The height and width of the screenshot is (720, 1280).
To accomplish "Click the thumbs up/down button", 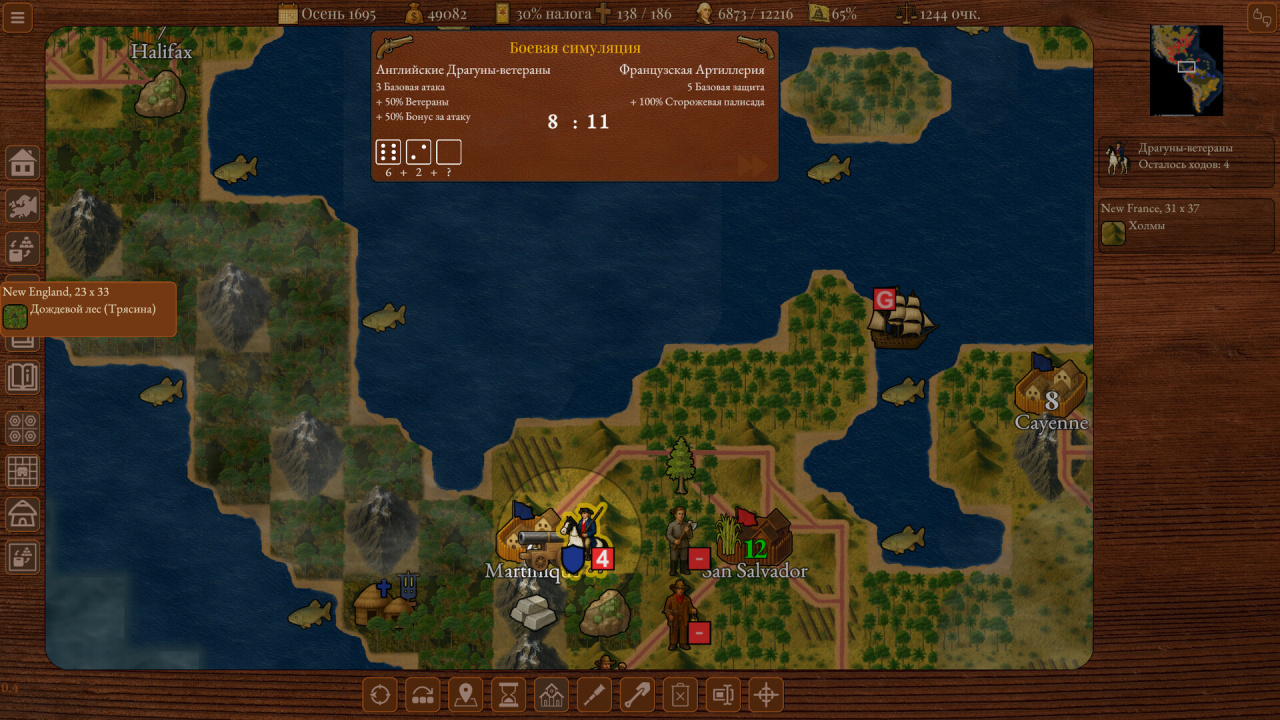I will (1261, 17).
